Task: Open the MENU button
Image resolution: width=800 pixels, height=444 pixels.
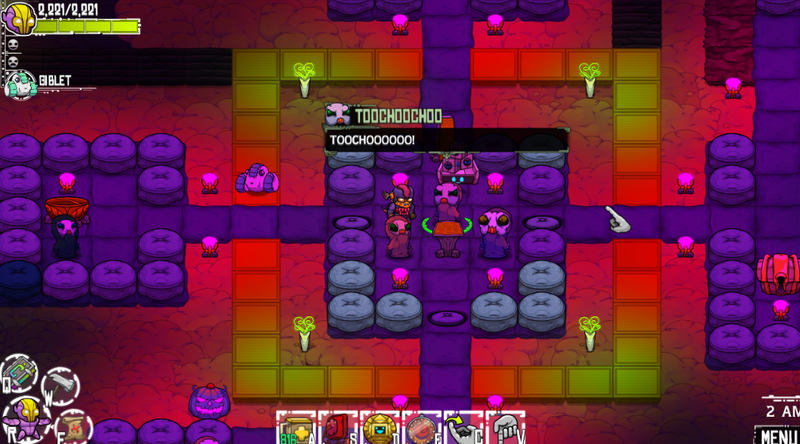Action: (x=776, y=435)
